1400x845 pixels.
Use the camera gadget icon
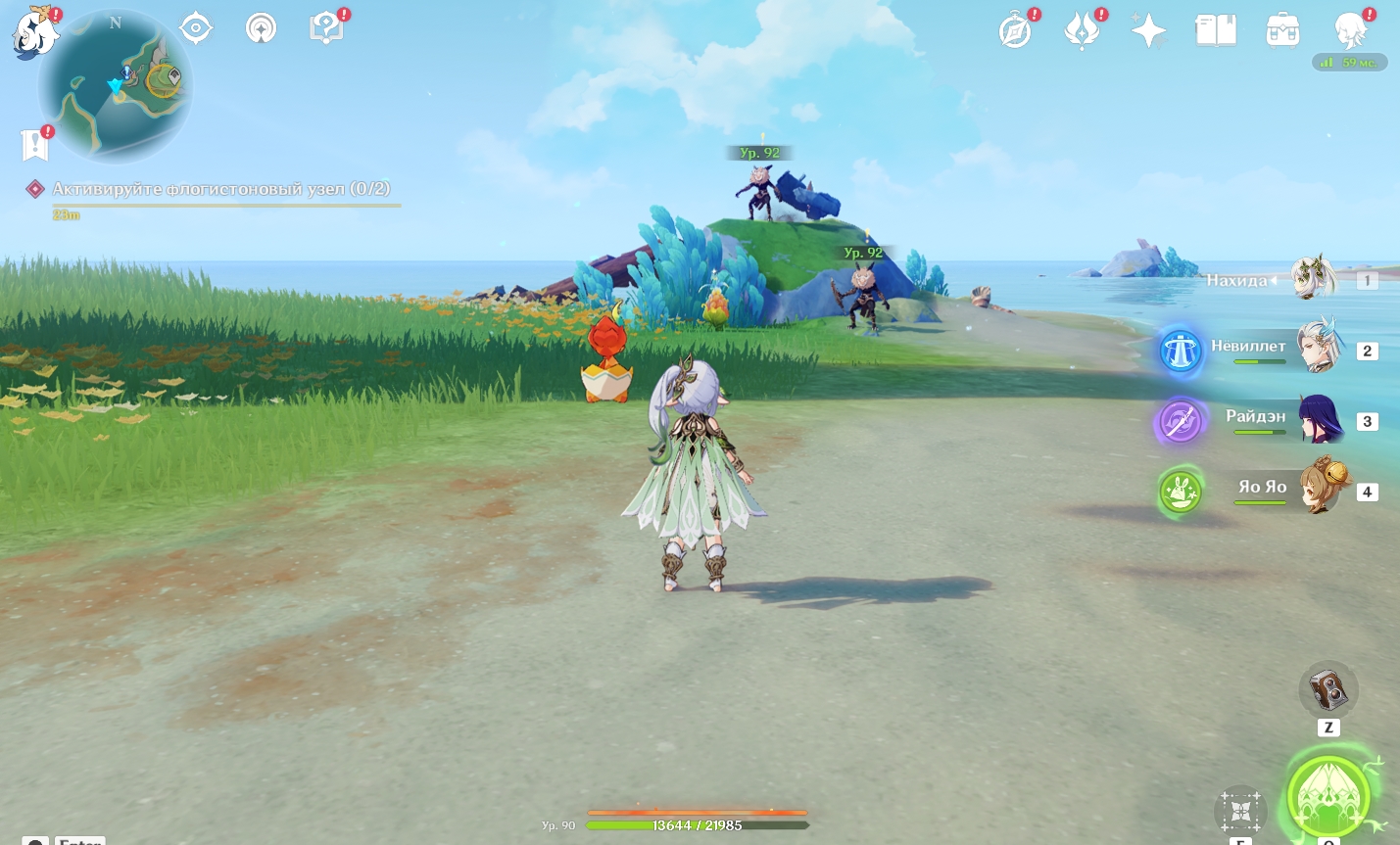pos(1328,691)
